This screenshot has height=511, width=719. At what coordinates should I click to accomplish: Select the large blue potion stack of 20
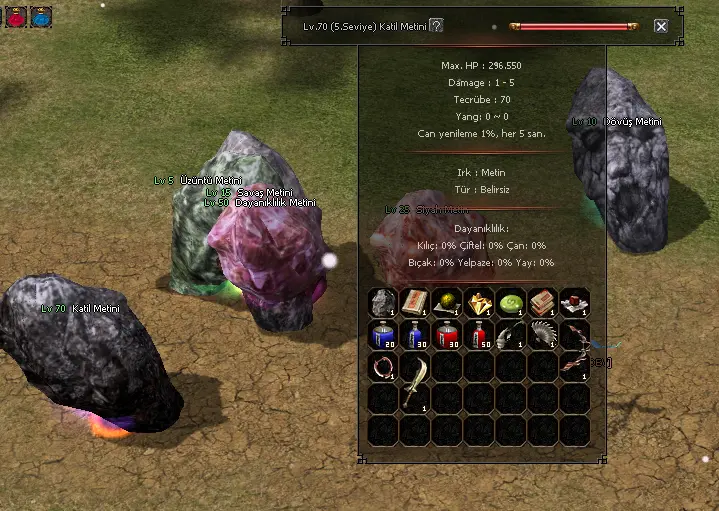383,334
